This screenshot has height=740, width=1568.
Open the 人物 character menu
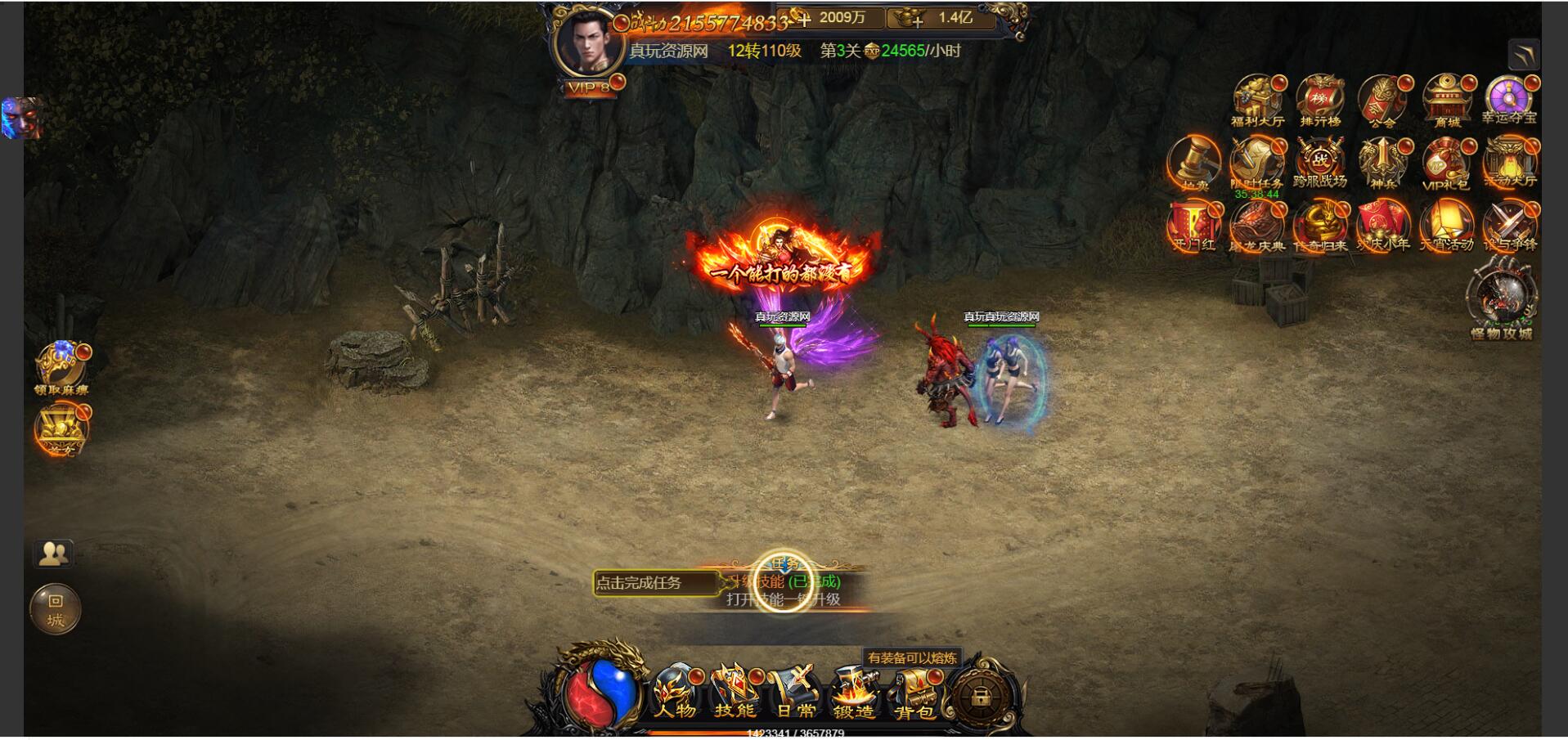coord(676,693)
